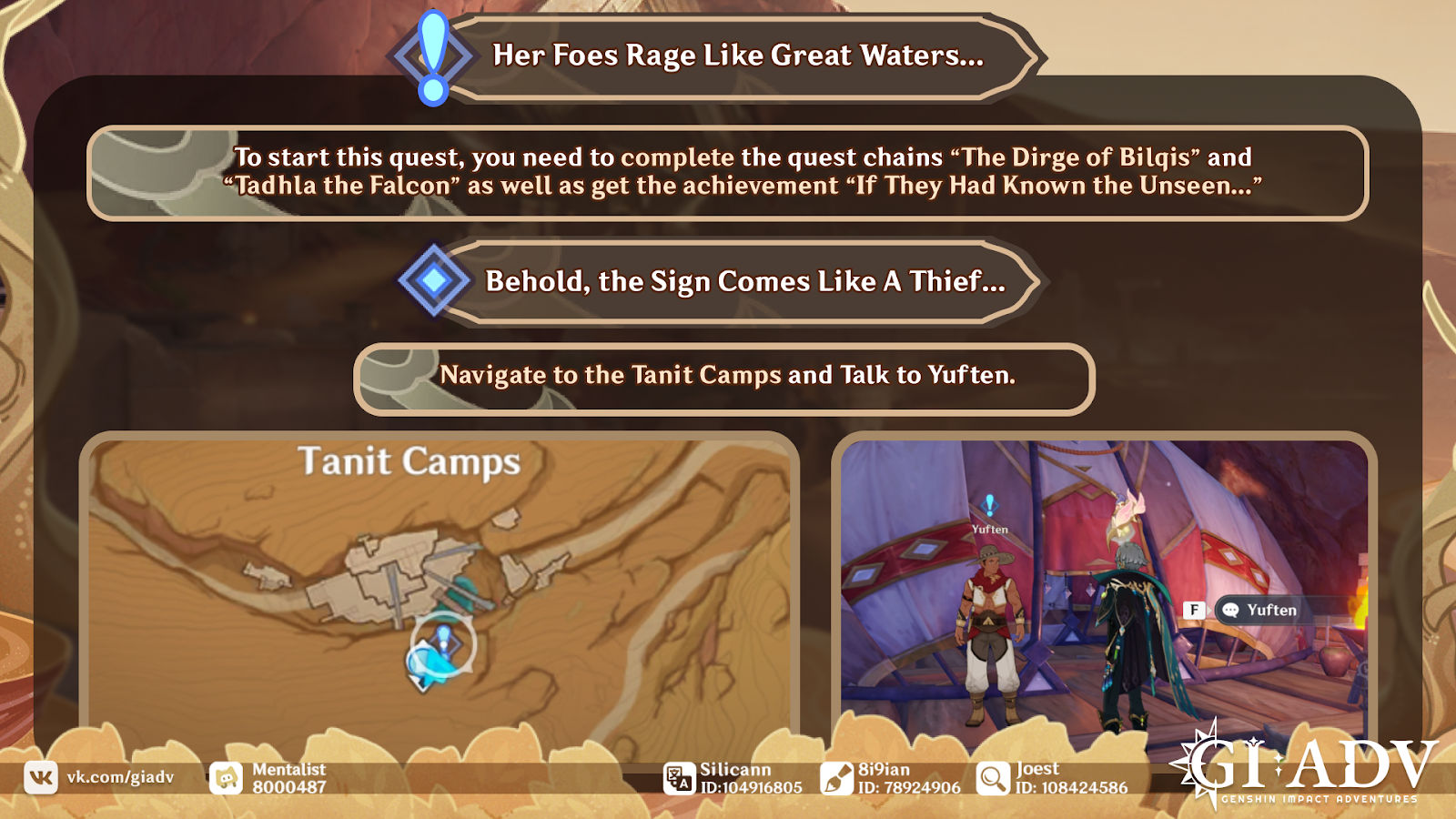This screenshot has height=819, width=1456.
Task: Click the Discord icon next to Mentalist
Action: click(x=226, y=777)
